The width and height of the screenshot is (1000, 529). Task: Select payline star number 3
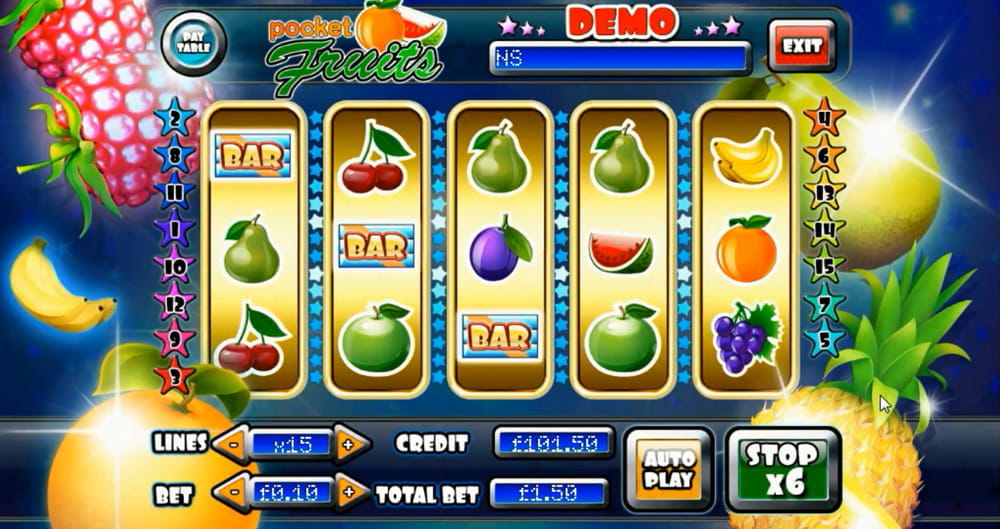[174, 377]
